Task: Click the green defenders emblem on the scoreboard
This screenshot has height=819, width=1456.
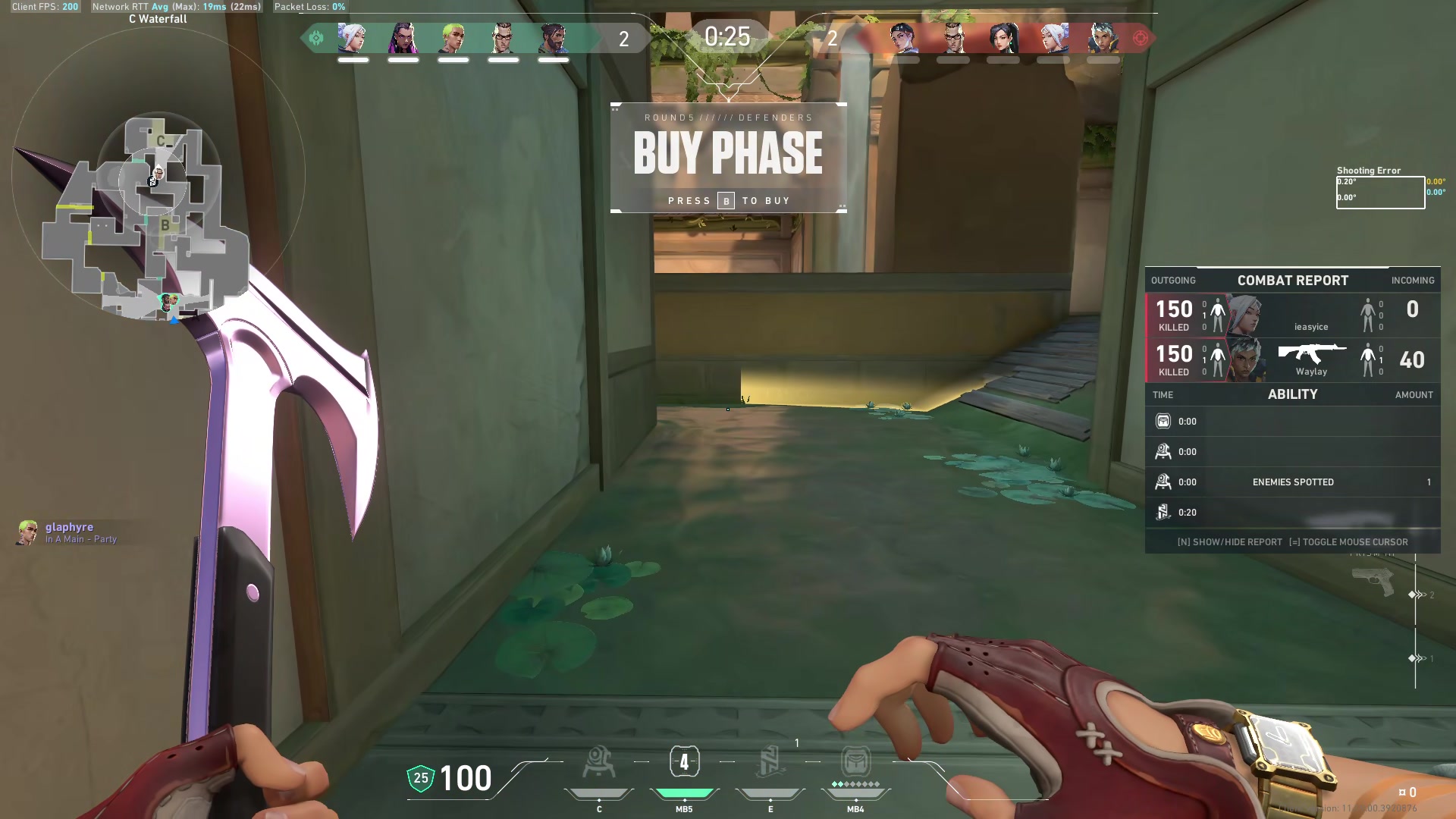Action: (316, 36)
